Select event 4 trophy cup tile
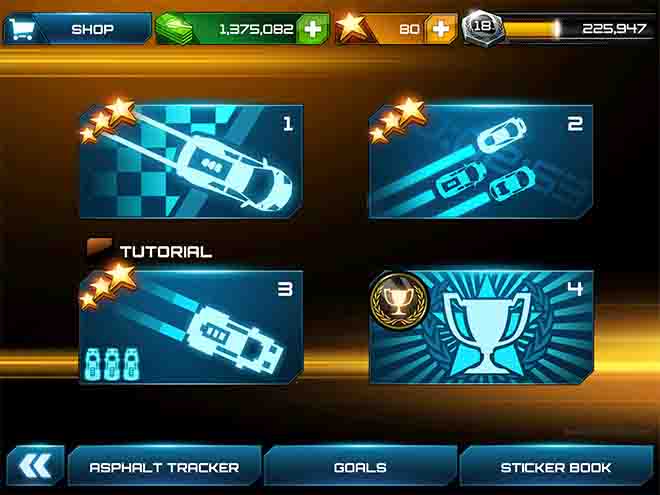 [481, 328]
